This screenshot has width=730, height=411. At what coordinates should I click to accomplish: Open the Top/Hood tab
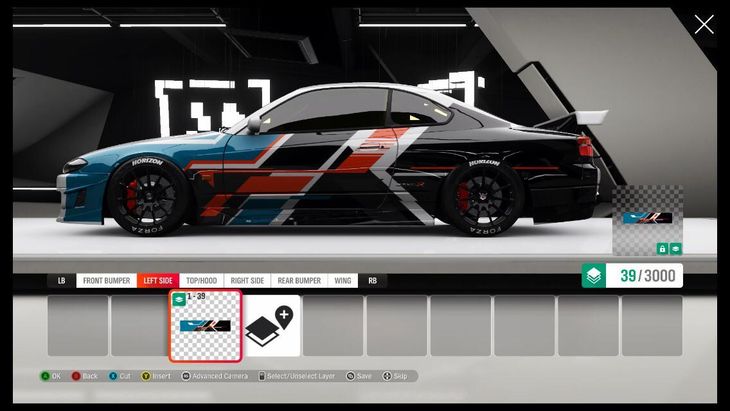pyautogui.click(x=201, y=281)
